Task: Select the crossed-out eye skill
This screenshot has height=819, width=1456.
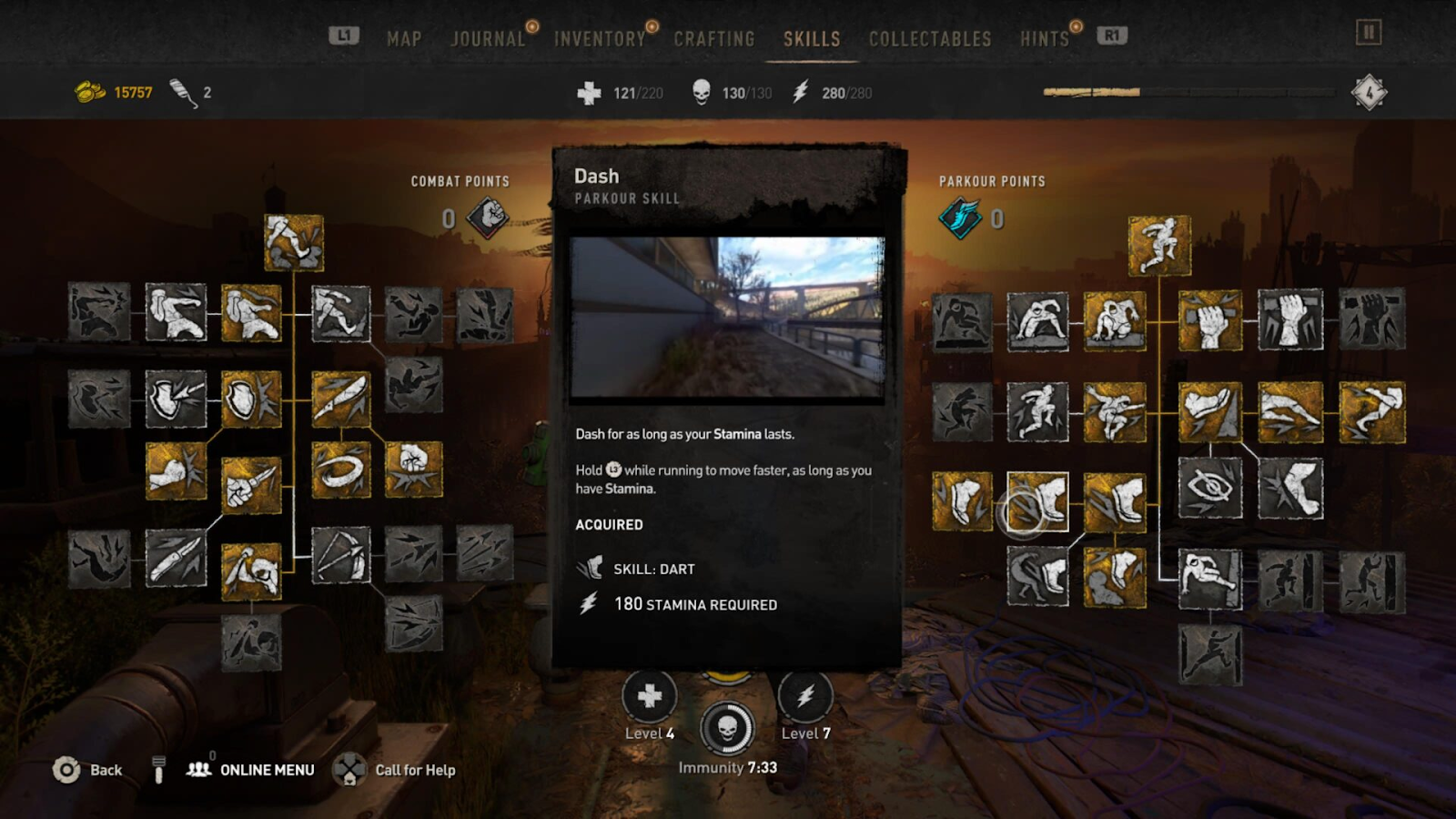Action: pyautogui.click(x=1210, y=488)
